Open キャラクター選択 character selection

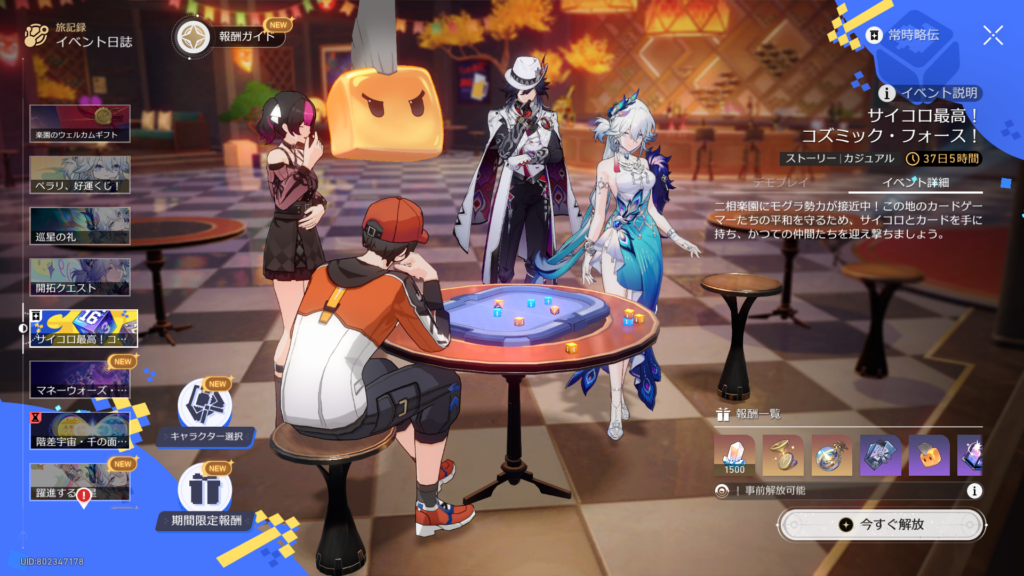[x=205, y=411]
